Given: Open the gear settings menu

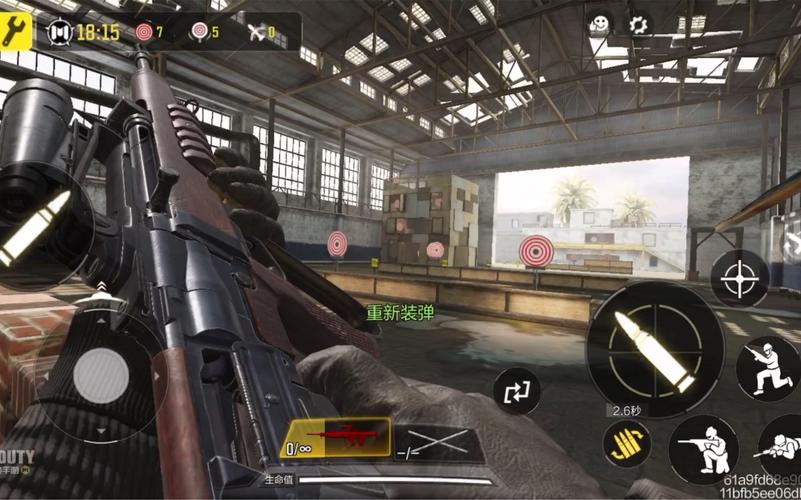Looking at the screenshot, I should click(x=637, y=24).
